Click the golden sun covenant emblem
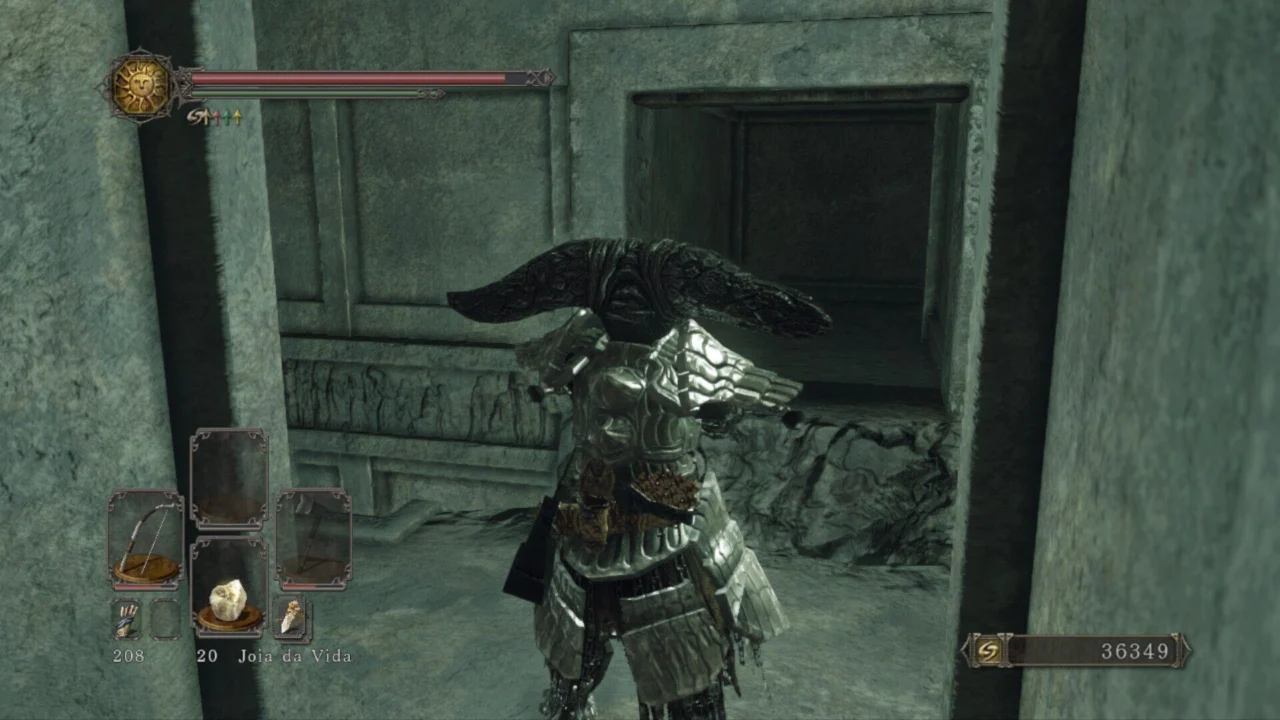The image size is (1280, 720). (x=140, y=86)
